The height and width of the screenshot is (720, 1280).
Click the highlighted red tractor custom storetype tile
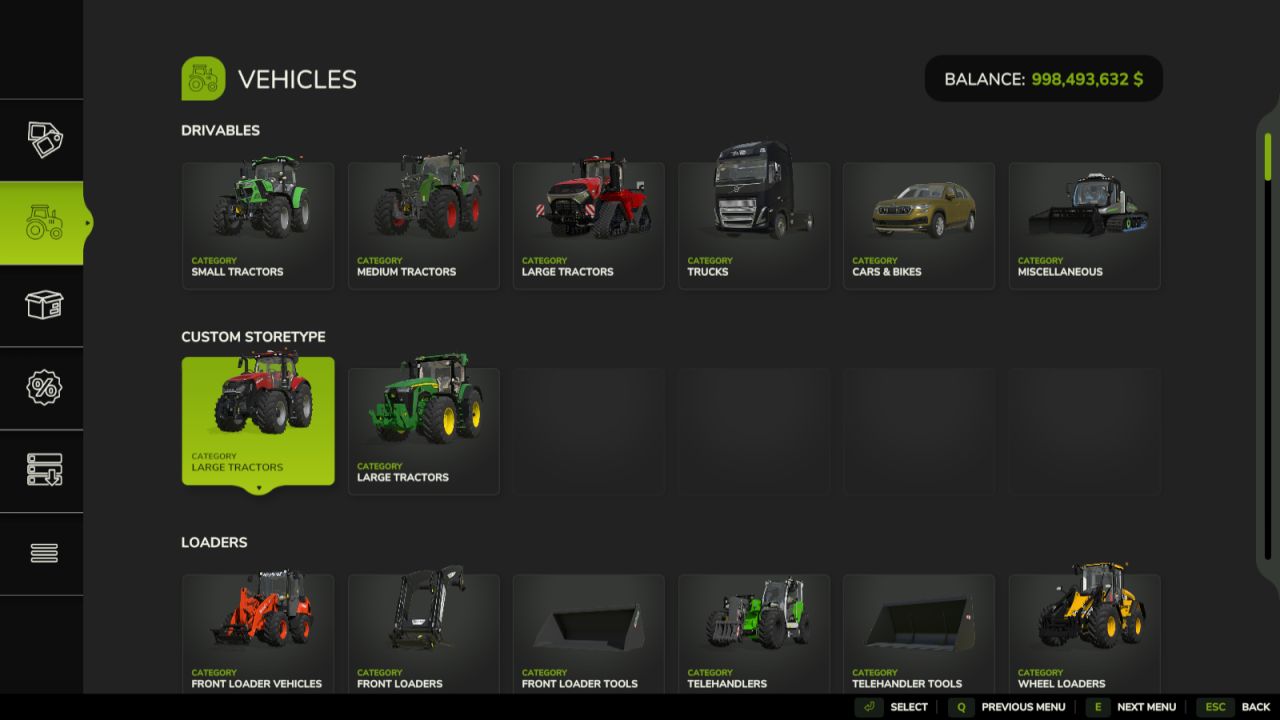click(258, 421)
